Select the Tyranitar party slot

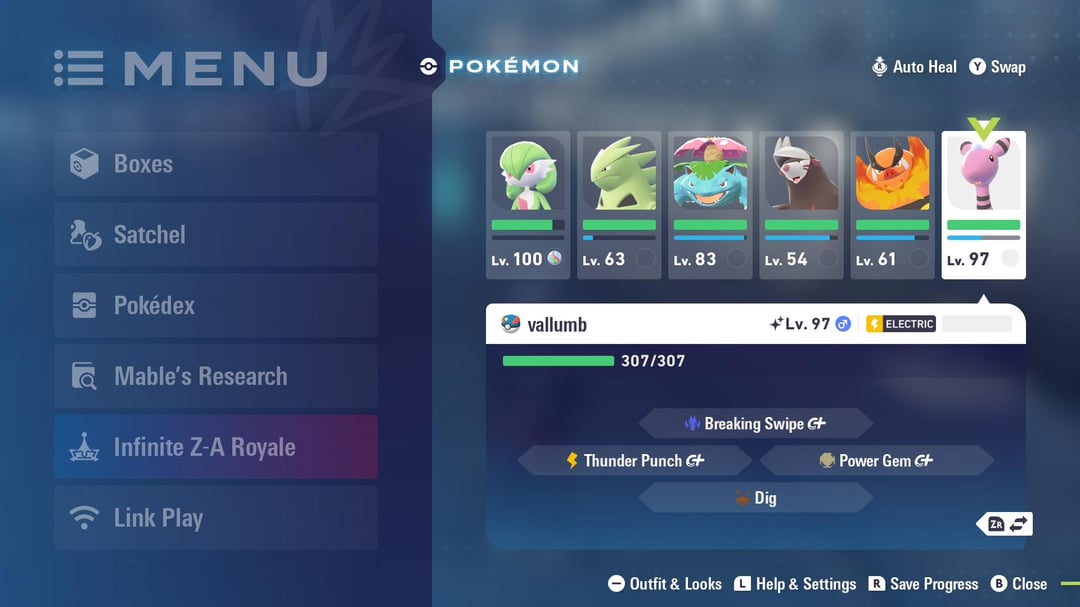coord(619,204)
